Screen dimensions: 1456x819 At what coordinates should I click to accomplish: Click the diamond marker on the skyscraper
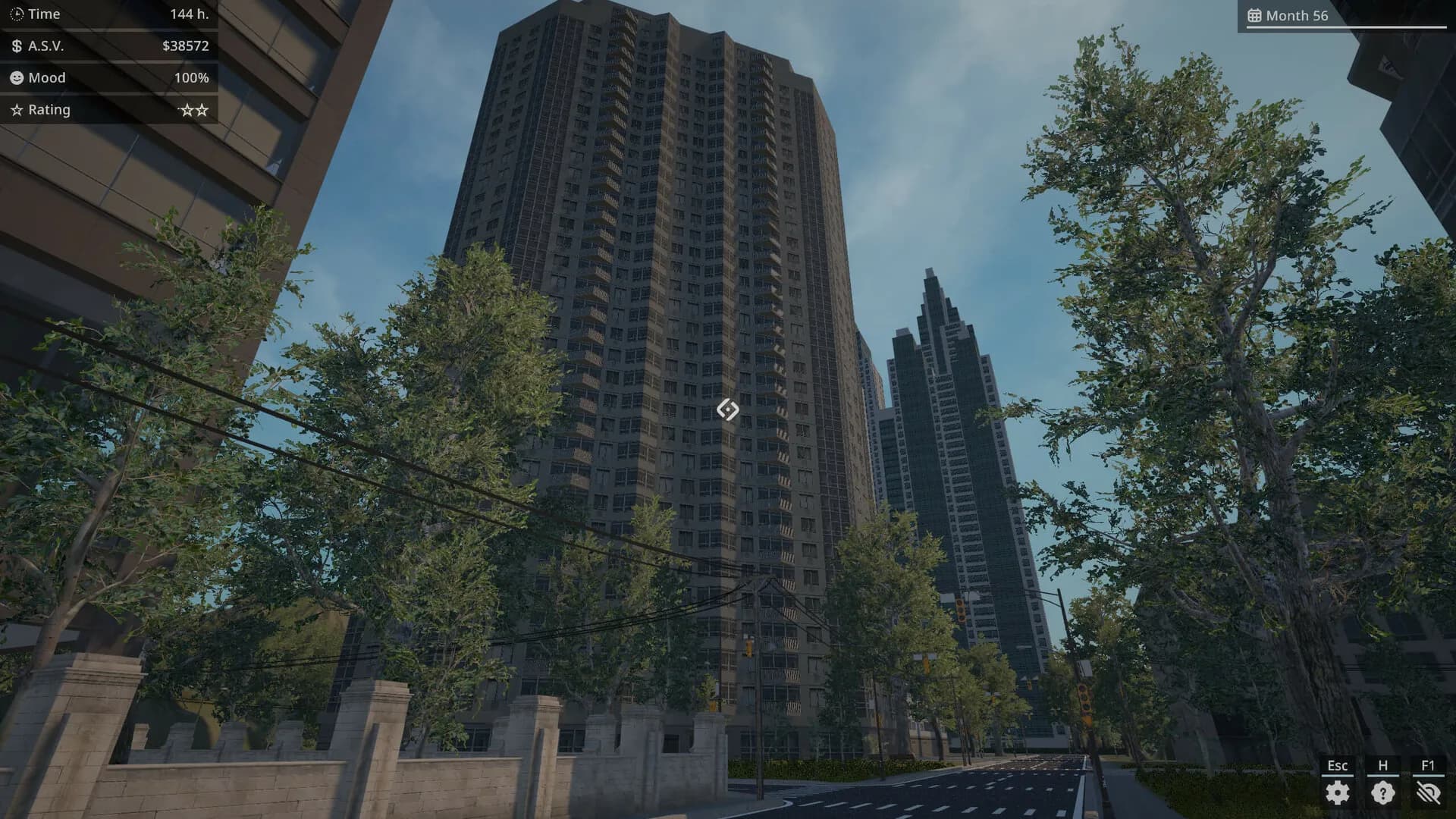click(x=727, y=409)
